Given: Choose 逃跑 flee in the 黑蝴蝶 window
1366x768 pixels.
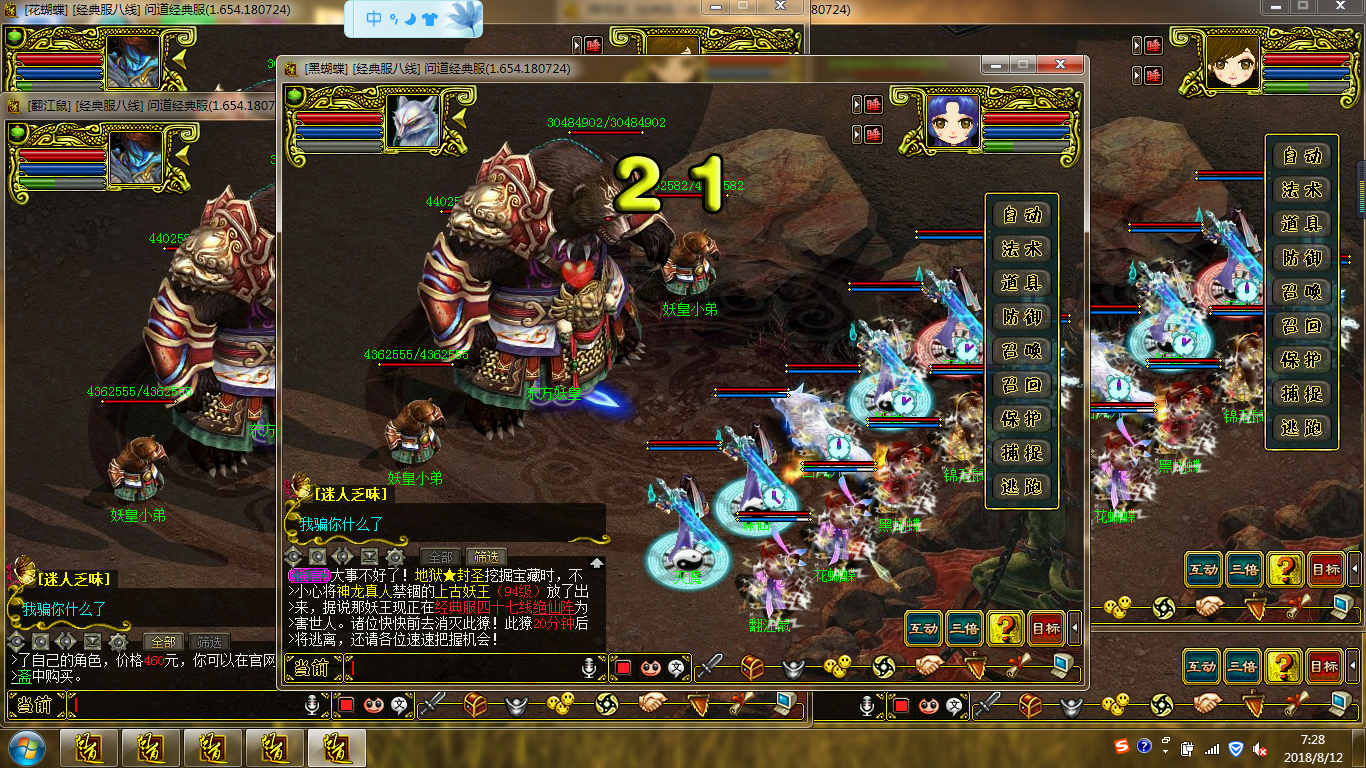Looking at the screenshot, I should tap(1022, 487).
